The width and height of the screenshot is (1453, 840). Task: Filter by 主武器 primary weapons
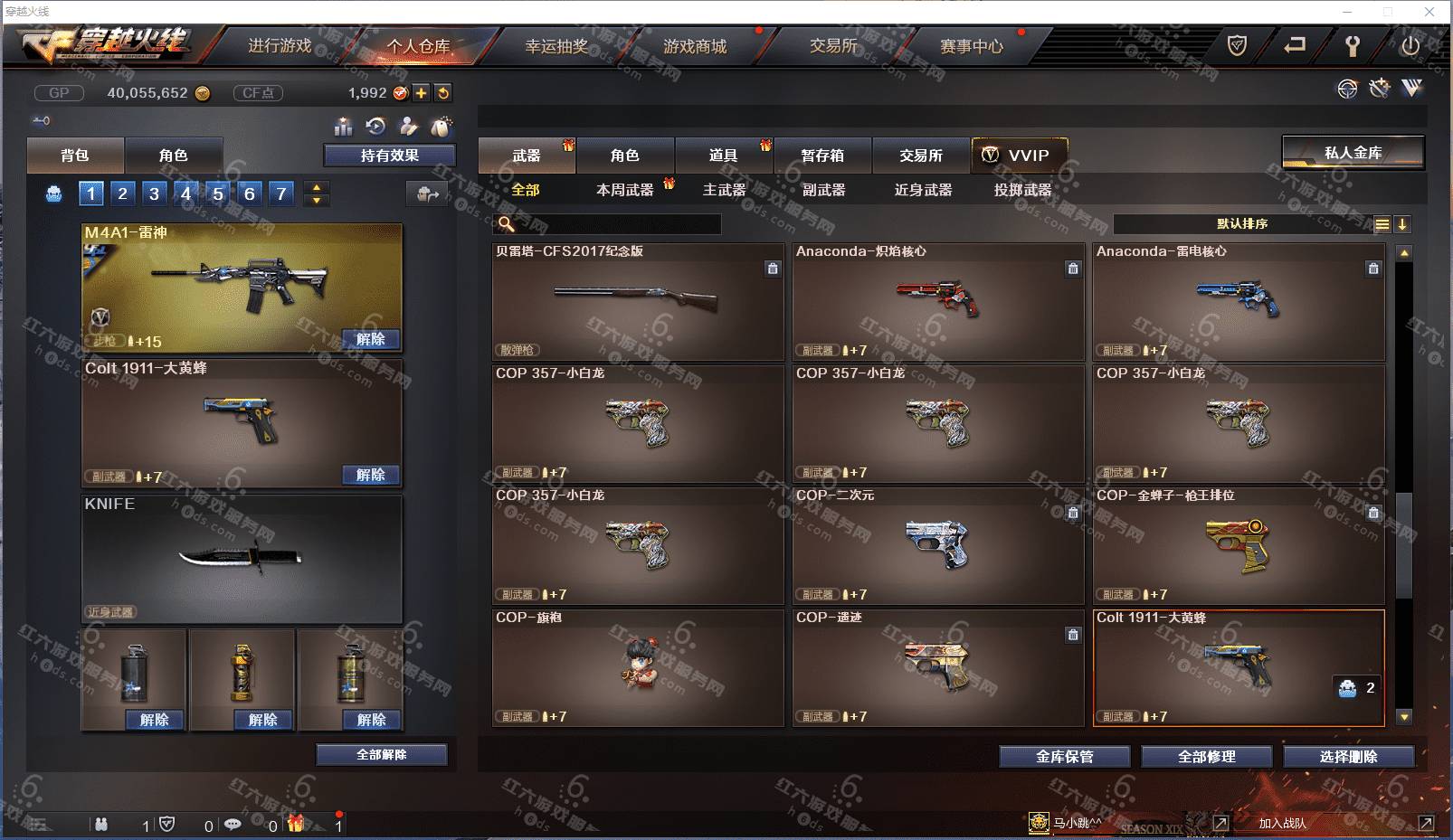click(x=724, y=190)
